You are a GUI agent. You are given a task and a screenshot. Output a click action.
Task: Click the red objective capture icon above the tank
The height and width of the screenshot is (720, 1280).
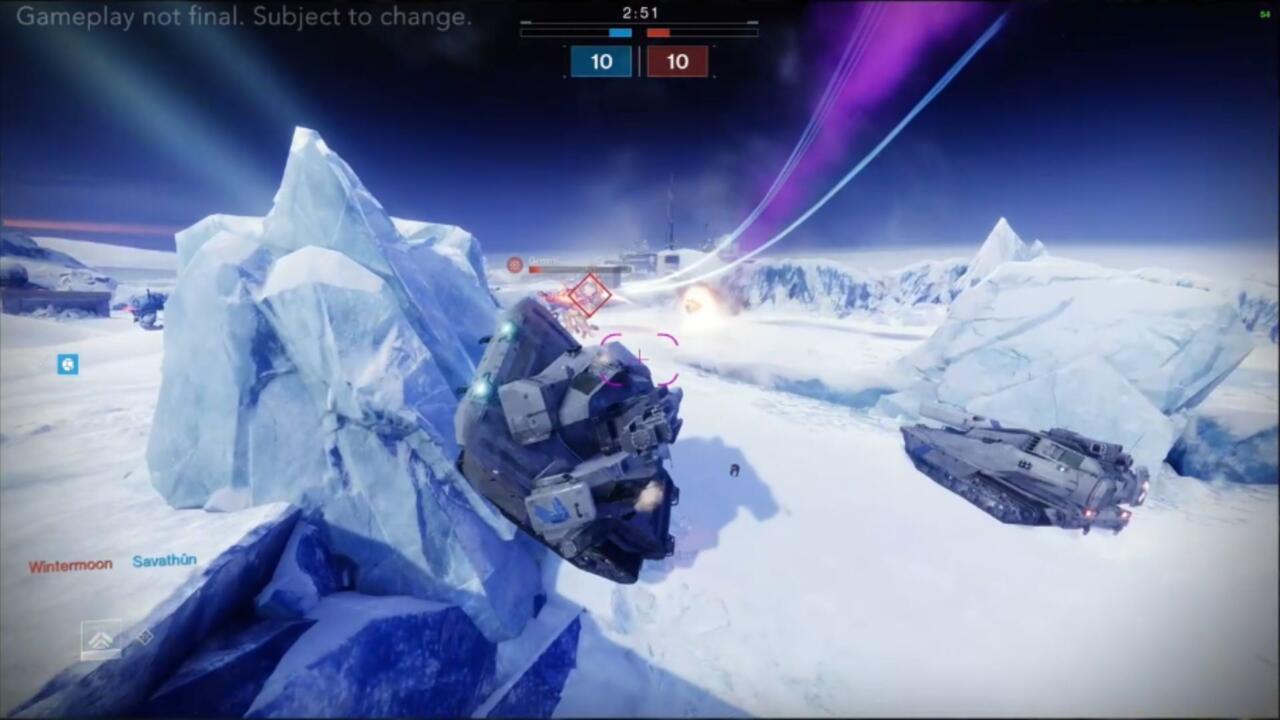tap(513, 265)
